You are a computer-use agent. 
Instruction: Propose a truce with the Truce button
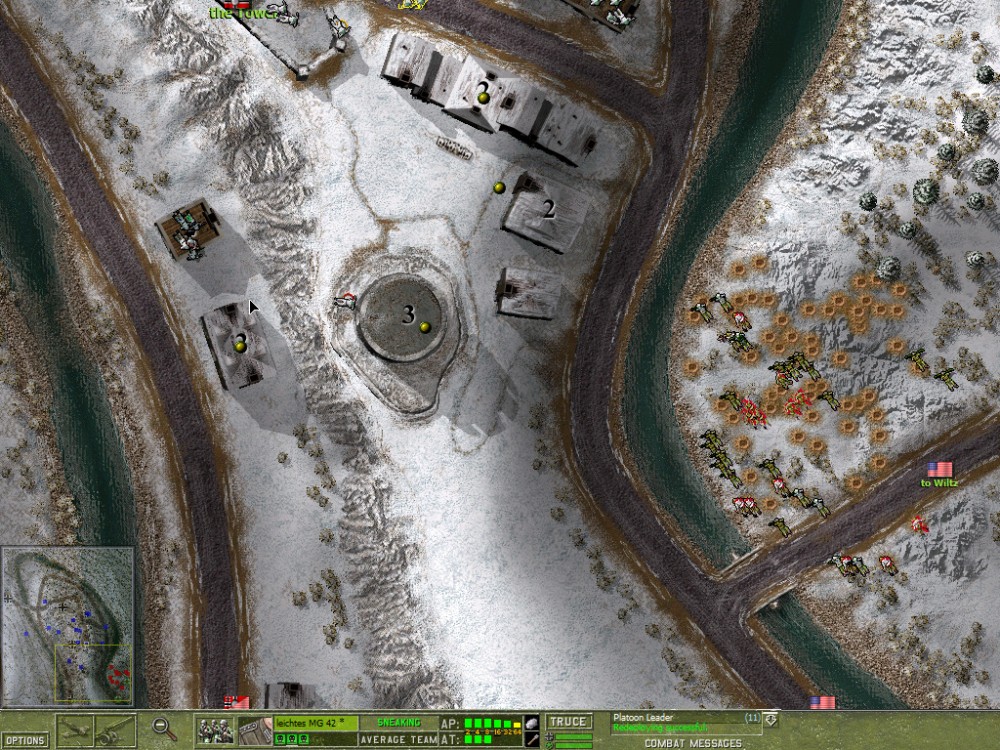[569, 722]
